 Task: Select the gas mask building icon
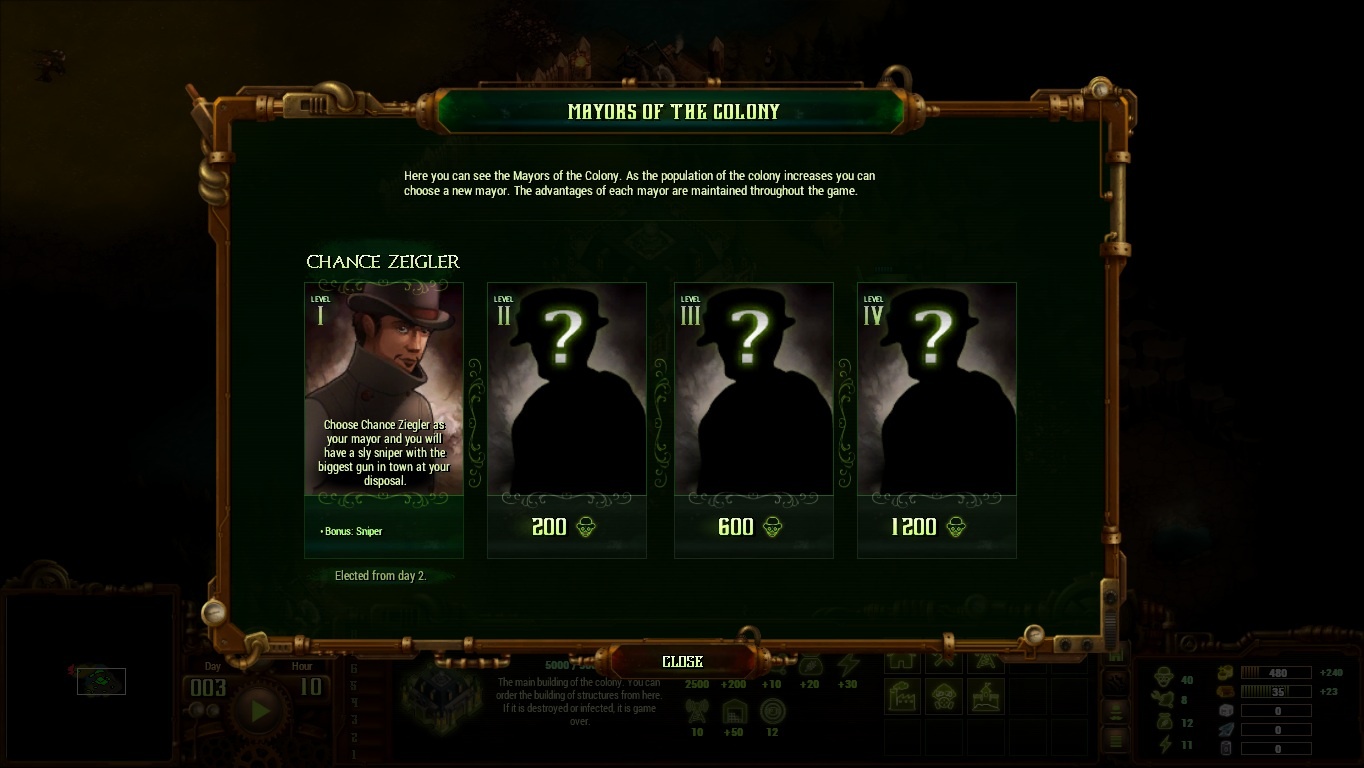point(944,697)
